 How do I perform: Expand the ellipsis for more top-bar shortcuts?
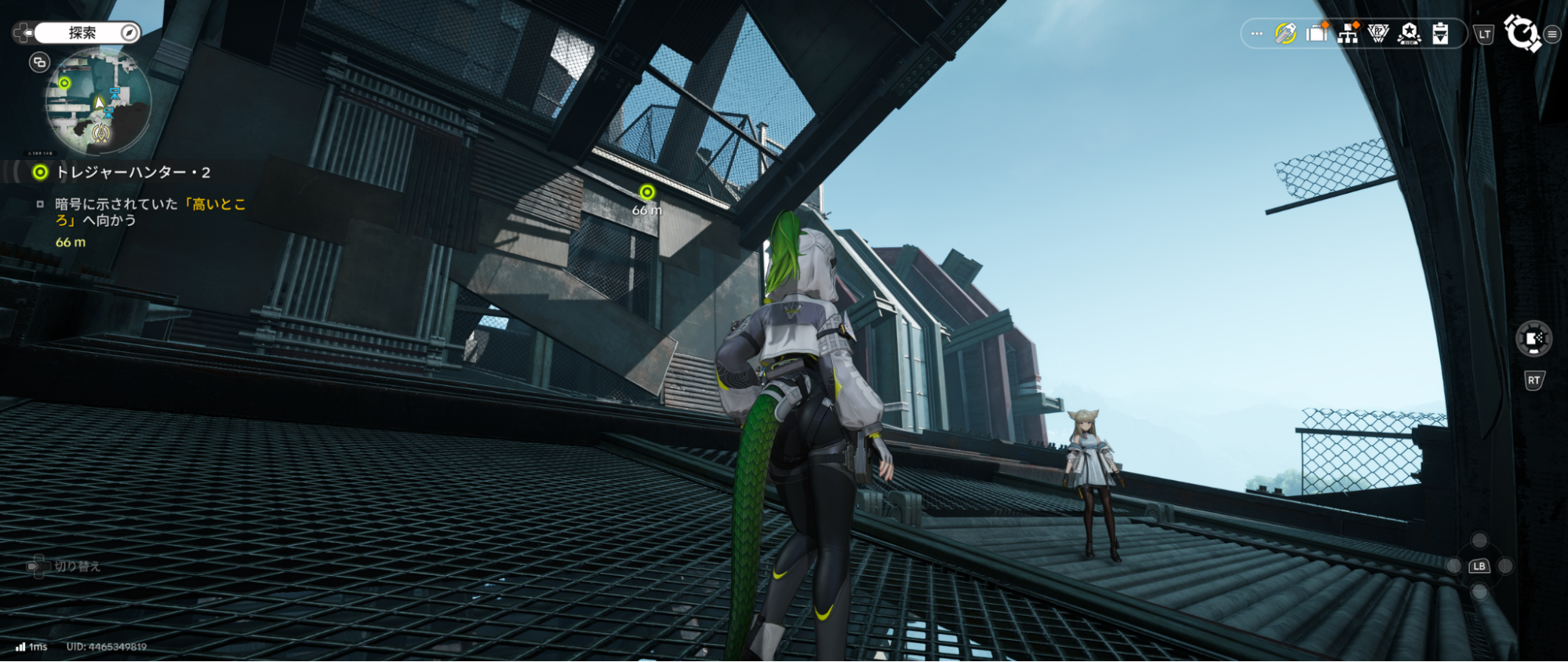click(x=1256, y=33)
